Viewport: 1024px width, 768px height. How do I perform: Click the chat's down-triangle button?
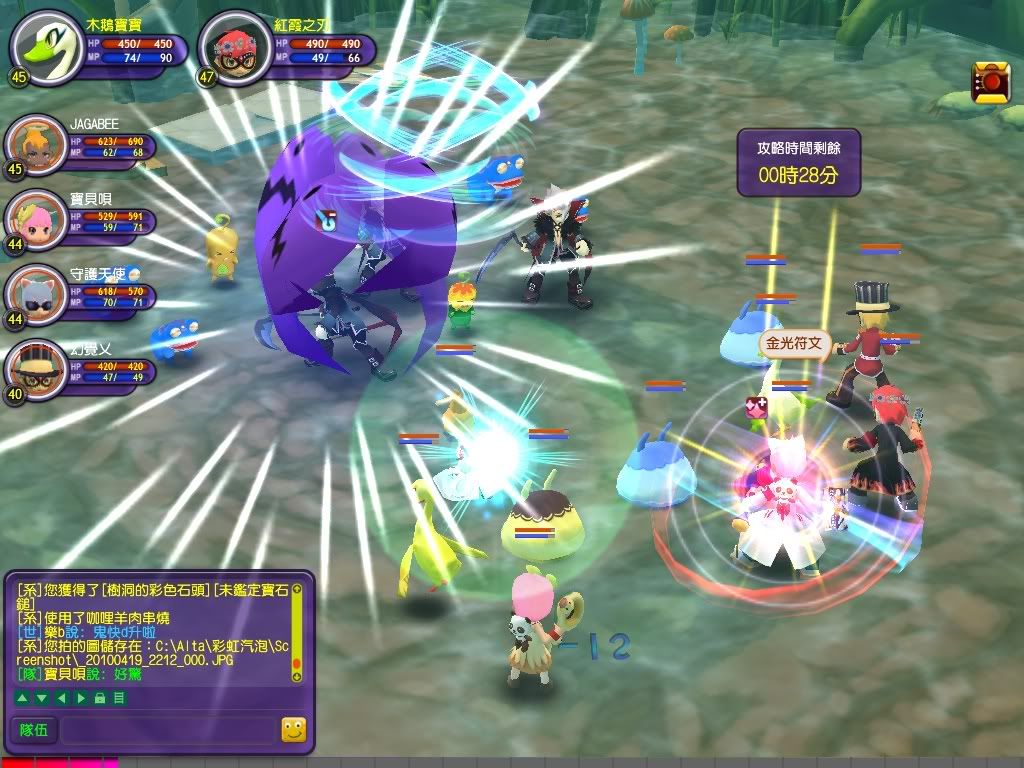click(40, 697)
